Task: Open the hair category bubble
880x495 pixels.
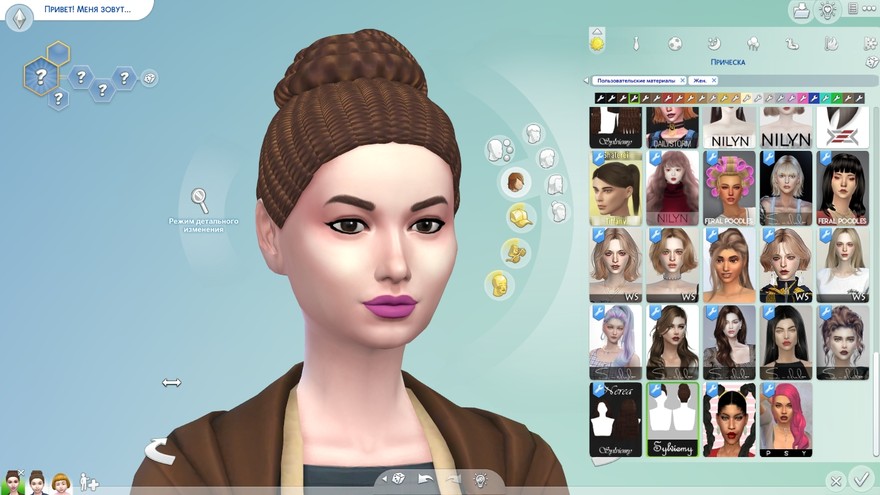Action: tap(515, 182)
